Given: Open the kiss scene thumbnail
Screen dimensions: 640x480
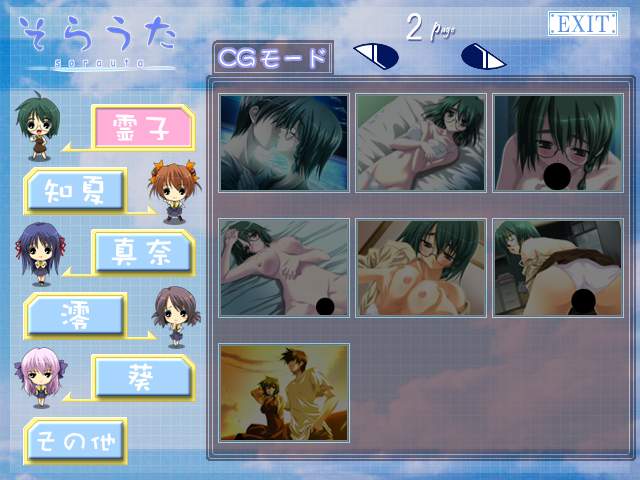Looking at the screenshot, I should (x=284, y=143).
